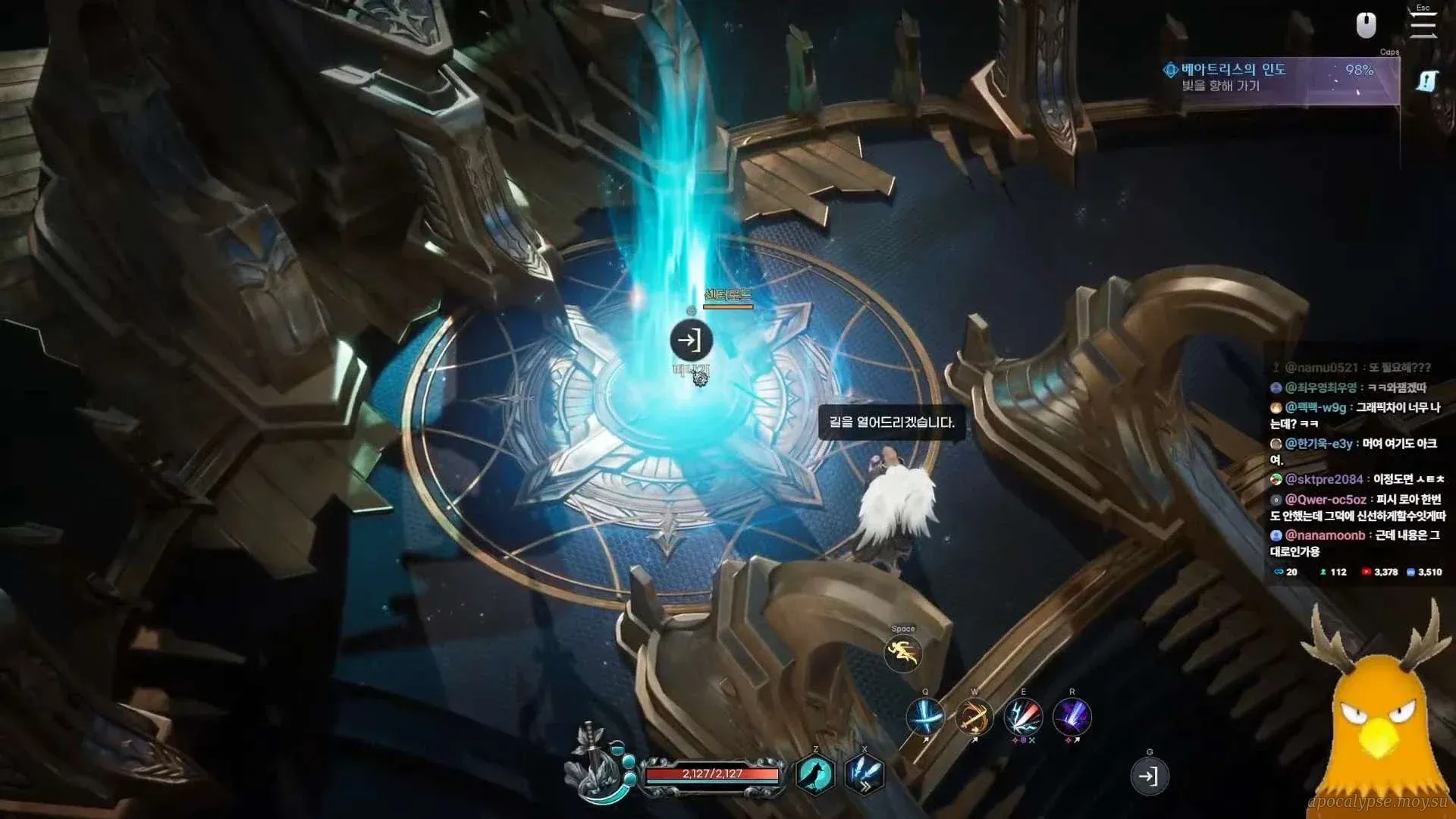Viewport: 1456px width, 819px height.
Task: Cast the golden spinning sword skill
Action: (974, 716)
